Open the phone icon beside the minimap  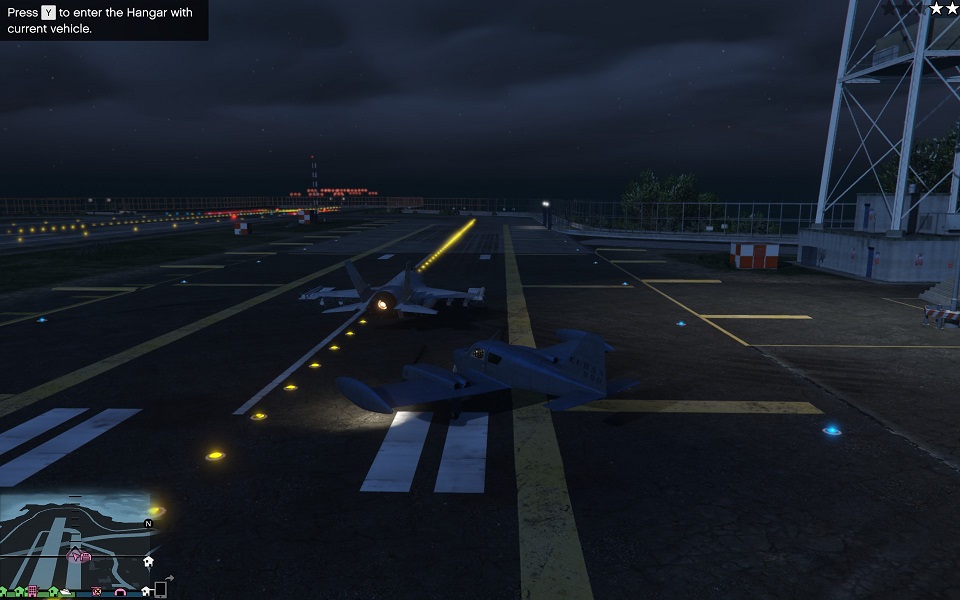160,590
